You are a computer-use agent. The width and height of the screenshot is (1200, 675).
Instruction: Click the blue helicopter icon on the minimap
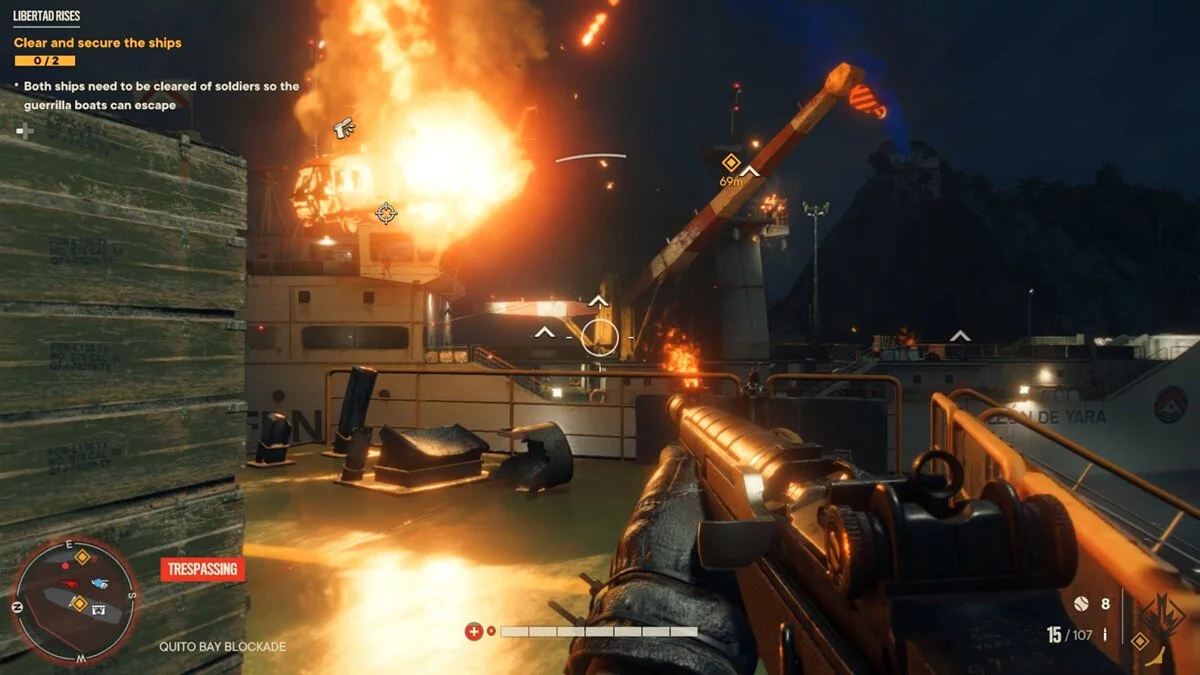pos(99,583)
